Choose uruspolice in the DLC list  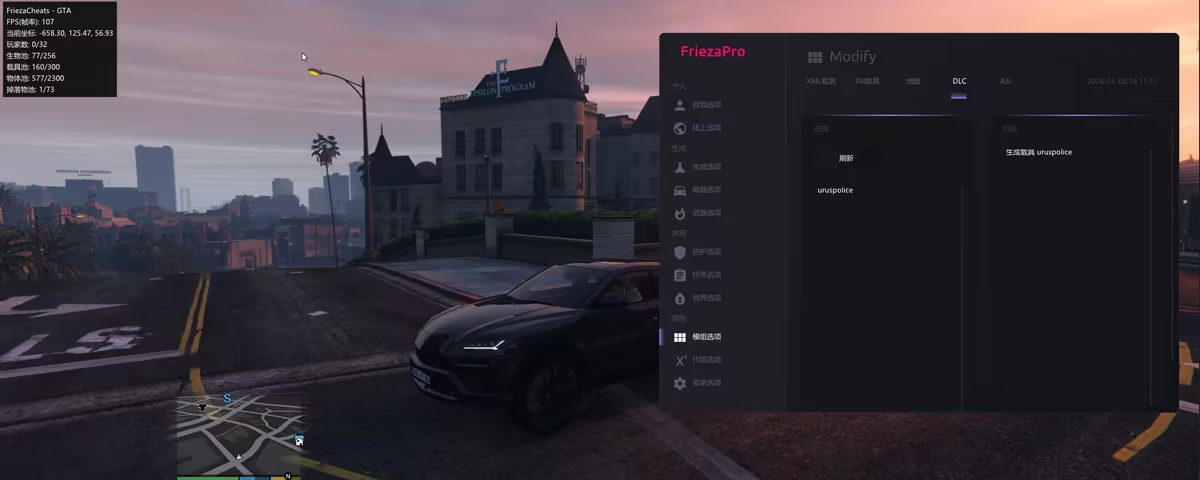click(x=835, y=190)
